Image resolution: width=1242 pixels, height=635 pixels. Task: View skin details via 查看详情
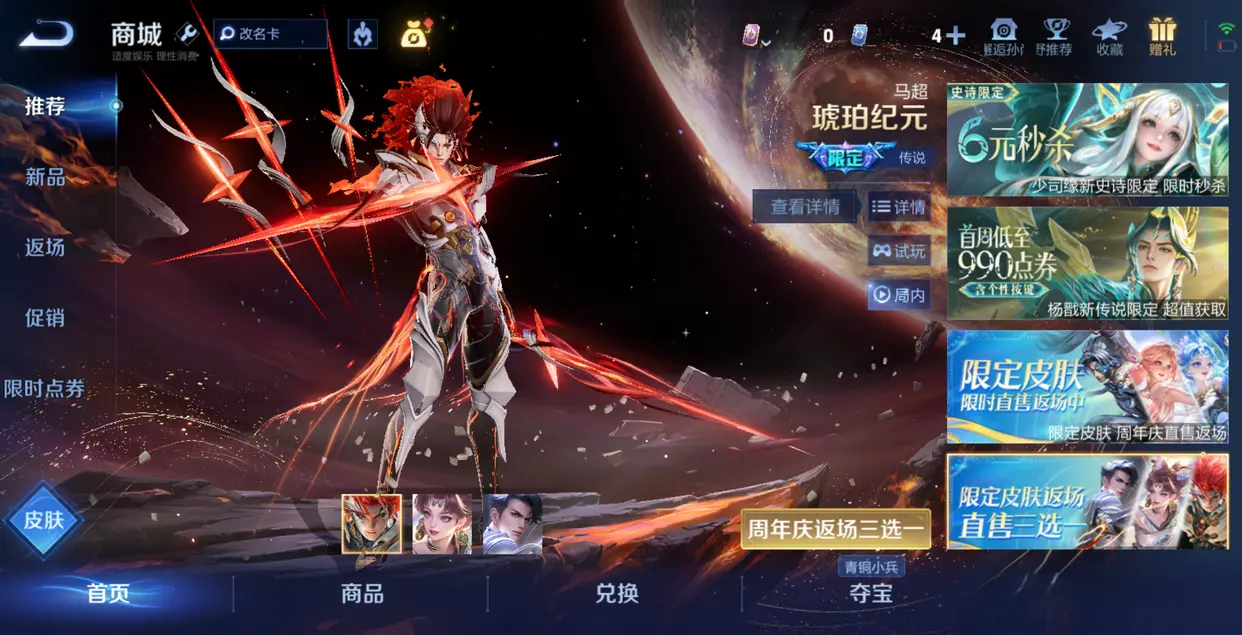(805, 207)
